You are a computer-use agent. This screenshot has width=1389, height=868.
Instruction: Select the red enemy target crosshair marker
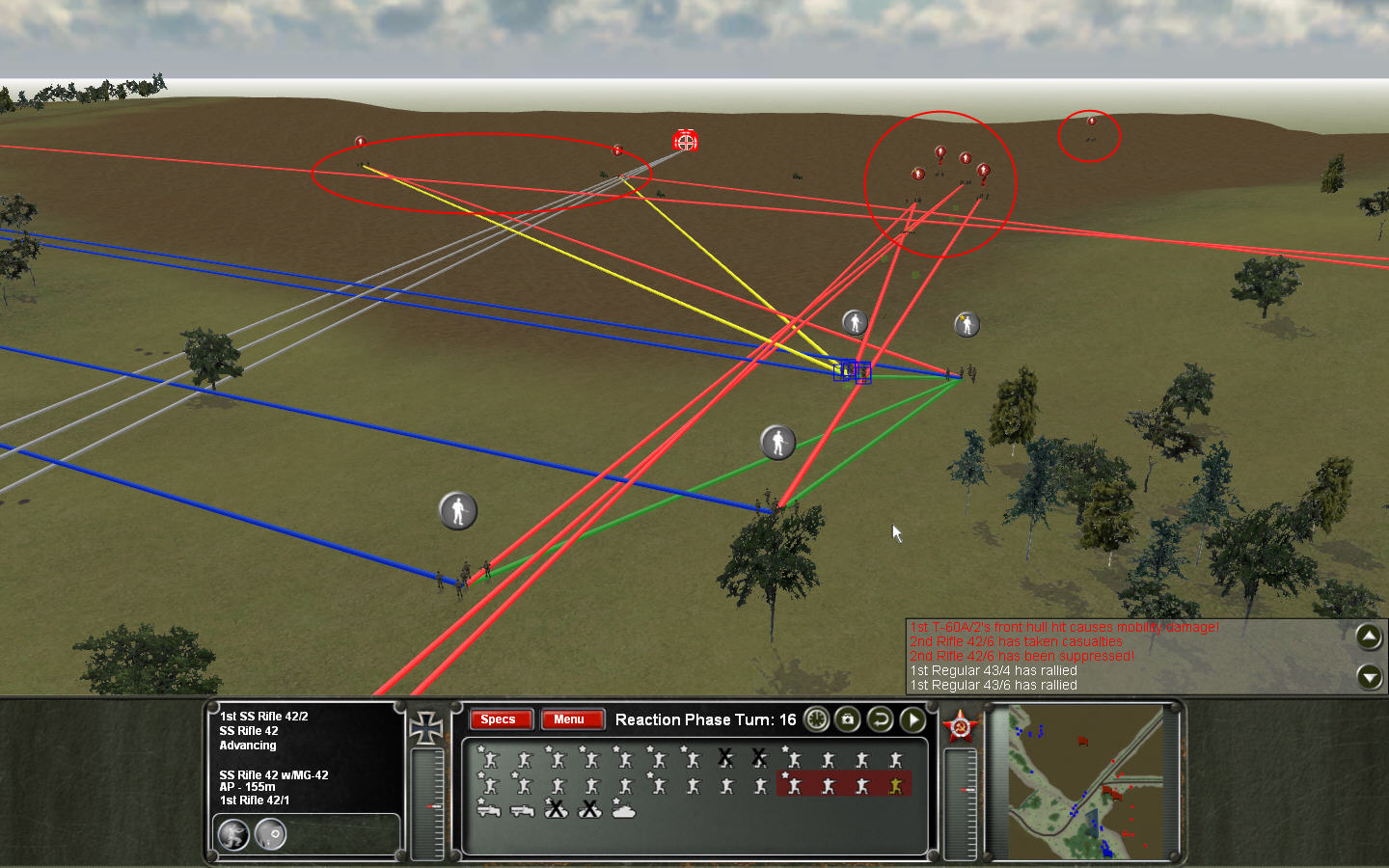(685, 142)
